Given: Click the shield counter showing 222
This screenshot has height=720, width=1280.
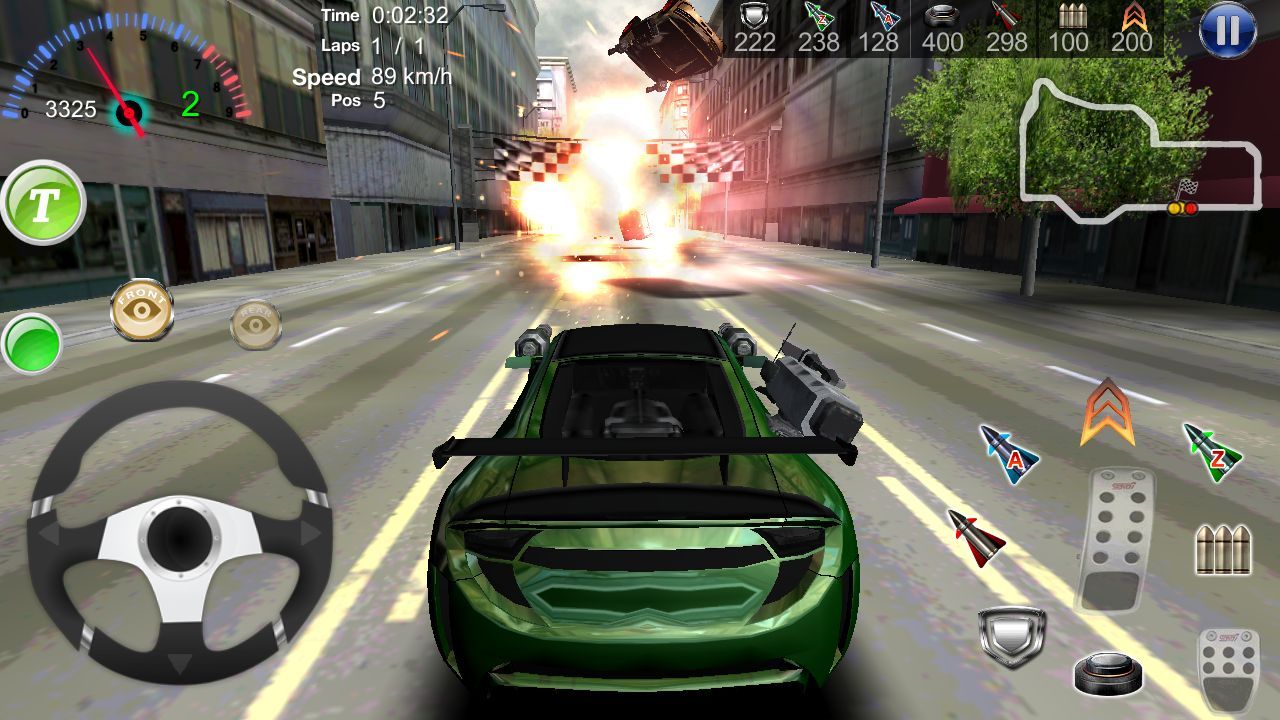Looking at the screenshot, I should click(x=757, y=42).
